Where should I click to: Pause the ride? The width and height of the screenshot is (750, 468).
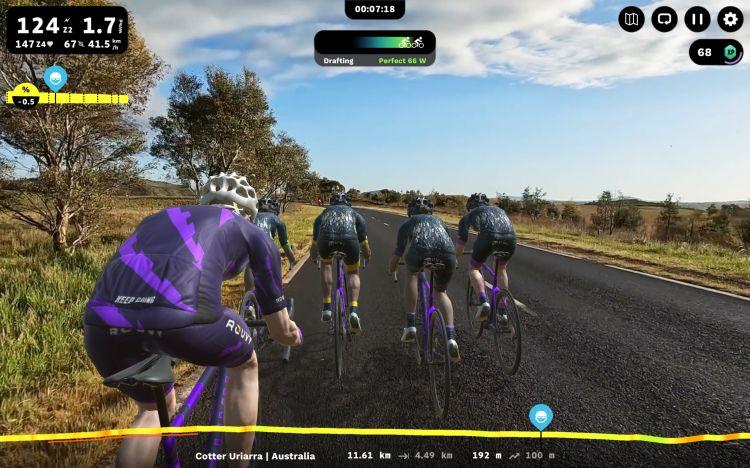tap(697, 19)
